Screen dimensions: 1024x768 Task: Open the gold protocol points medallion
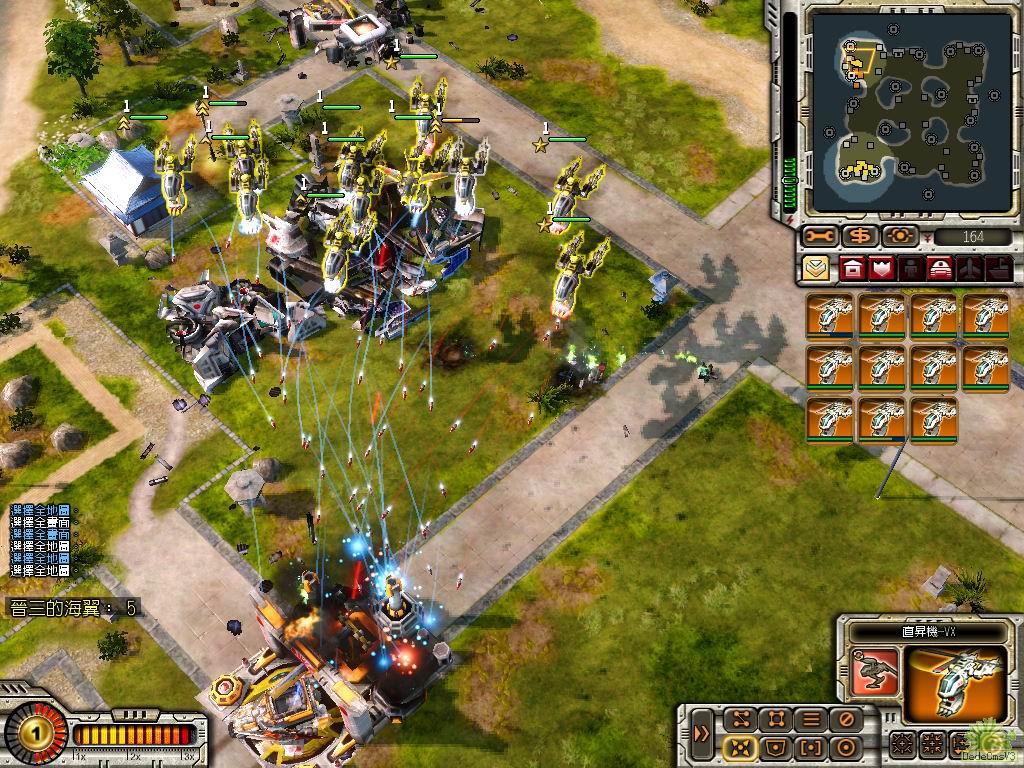(x=36, y=733)
